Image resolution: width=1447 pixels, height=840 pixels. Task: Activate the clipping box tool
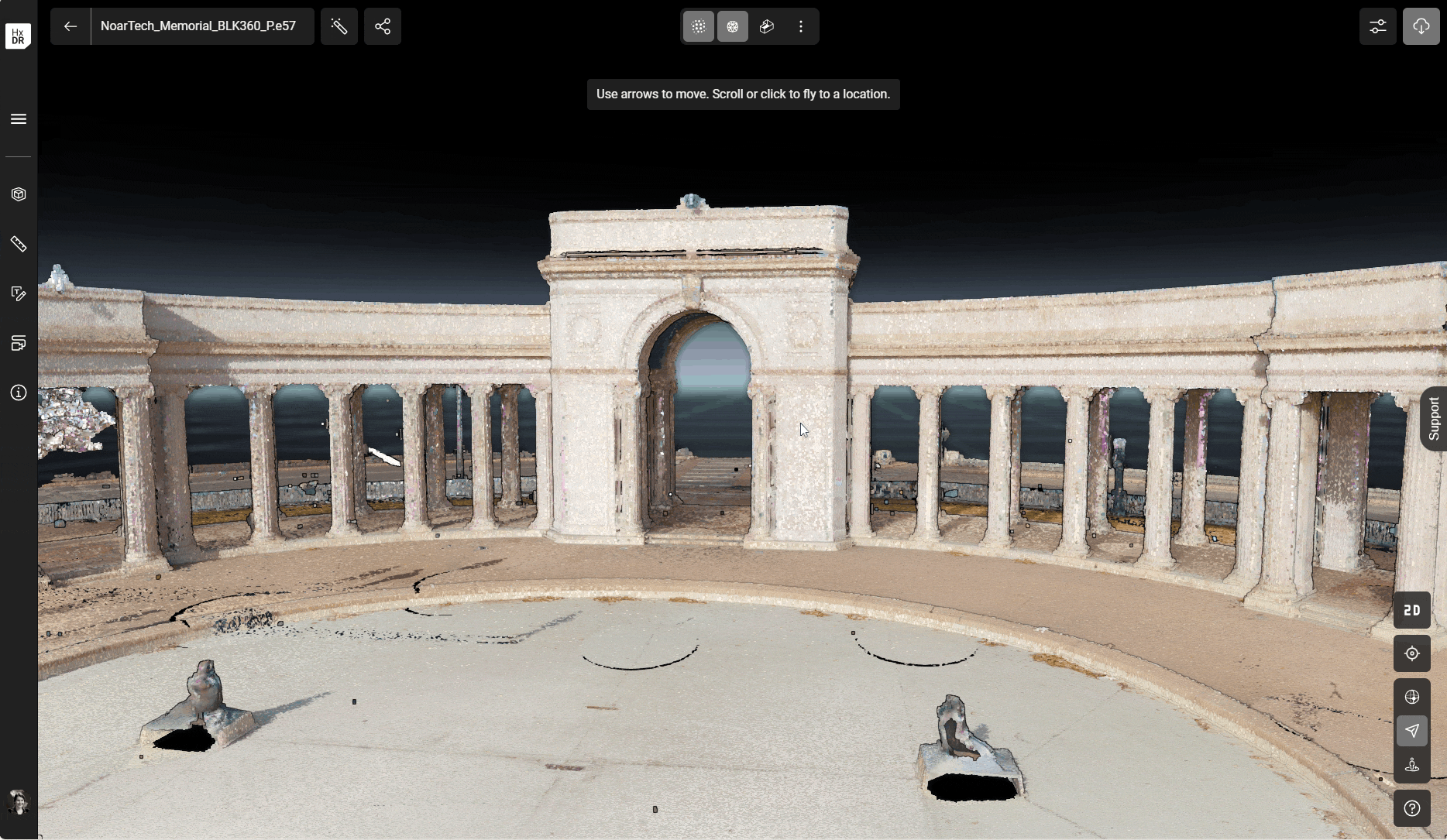(766, 26)
